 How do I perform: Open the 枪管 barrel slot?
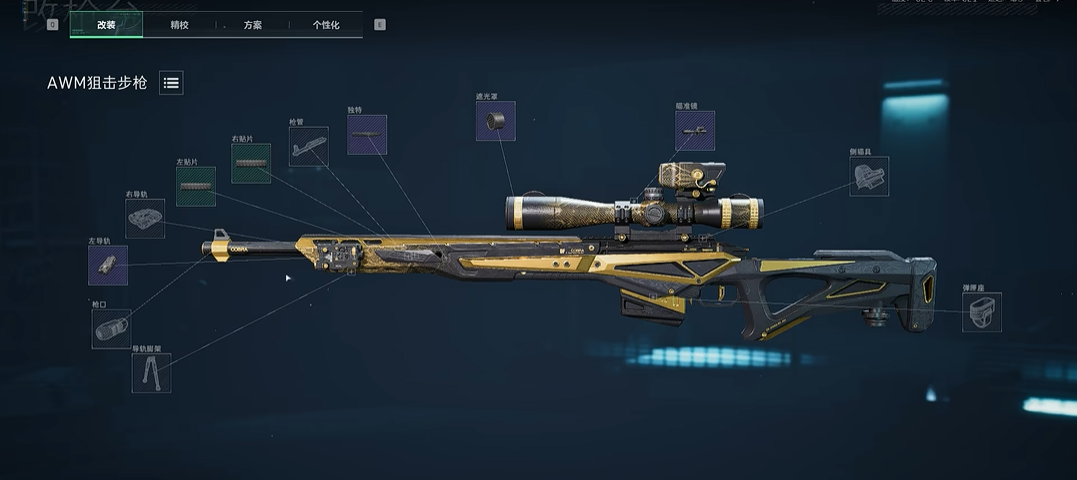(x=308, y=146)
